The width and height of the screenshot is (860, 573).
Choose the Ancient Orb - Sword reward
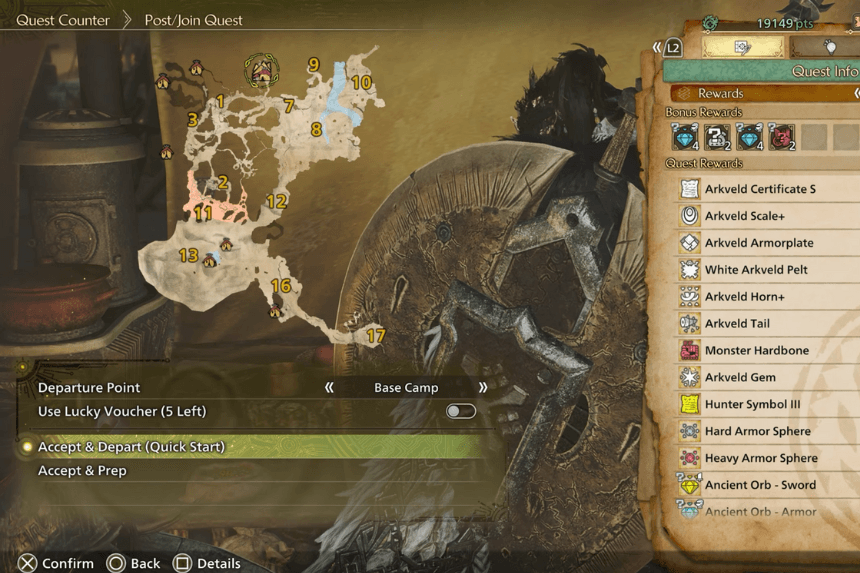point(760,485)
